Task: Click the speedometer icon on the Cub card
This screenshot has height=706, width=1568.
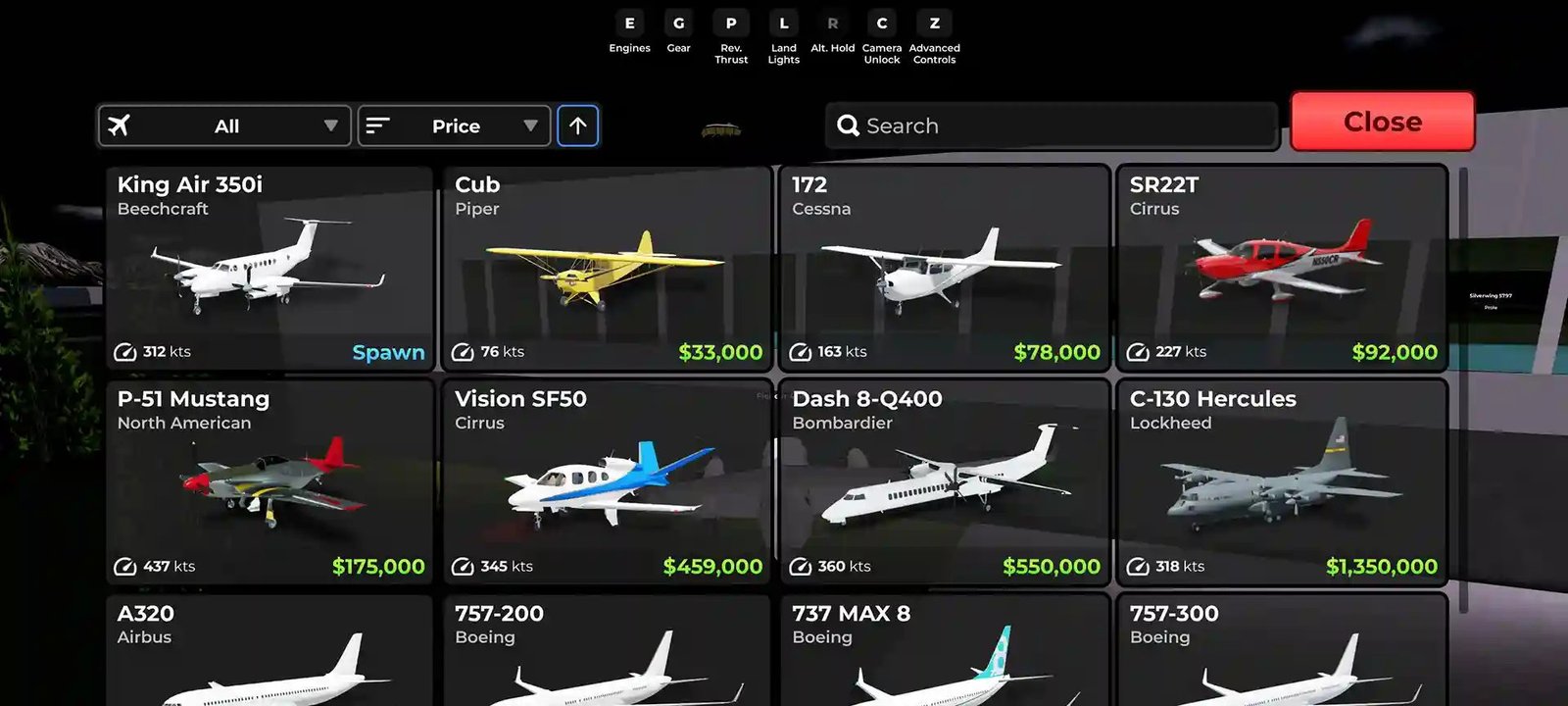Action: (462, 351)
